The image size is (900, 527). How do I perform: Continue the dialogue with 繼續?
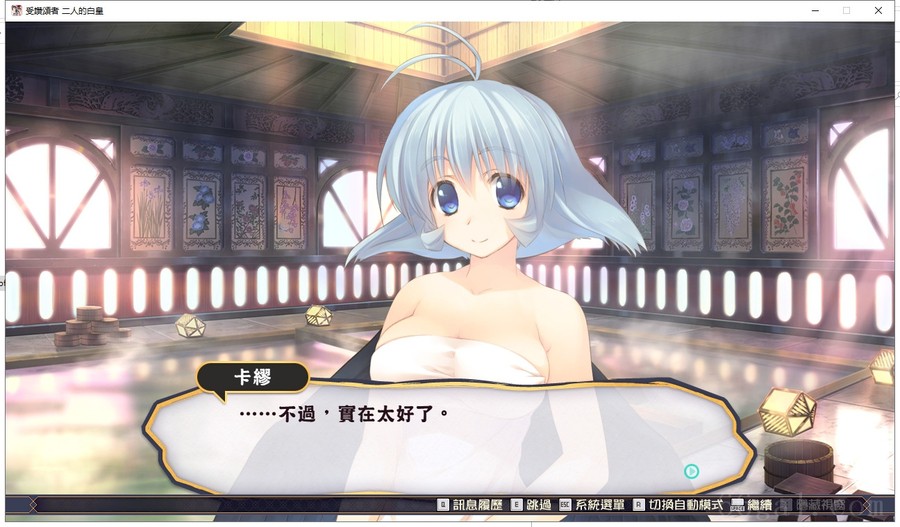[x=754, y=505]
